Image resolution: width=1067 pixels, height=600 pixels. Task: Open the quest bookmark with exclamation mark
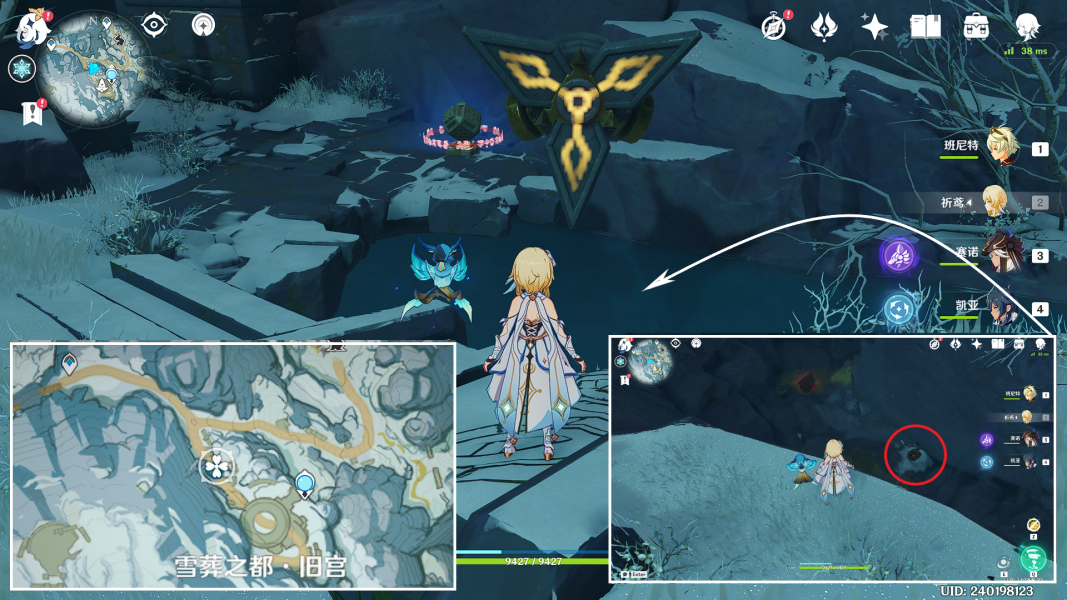[x=32, y=114]
